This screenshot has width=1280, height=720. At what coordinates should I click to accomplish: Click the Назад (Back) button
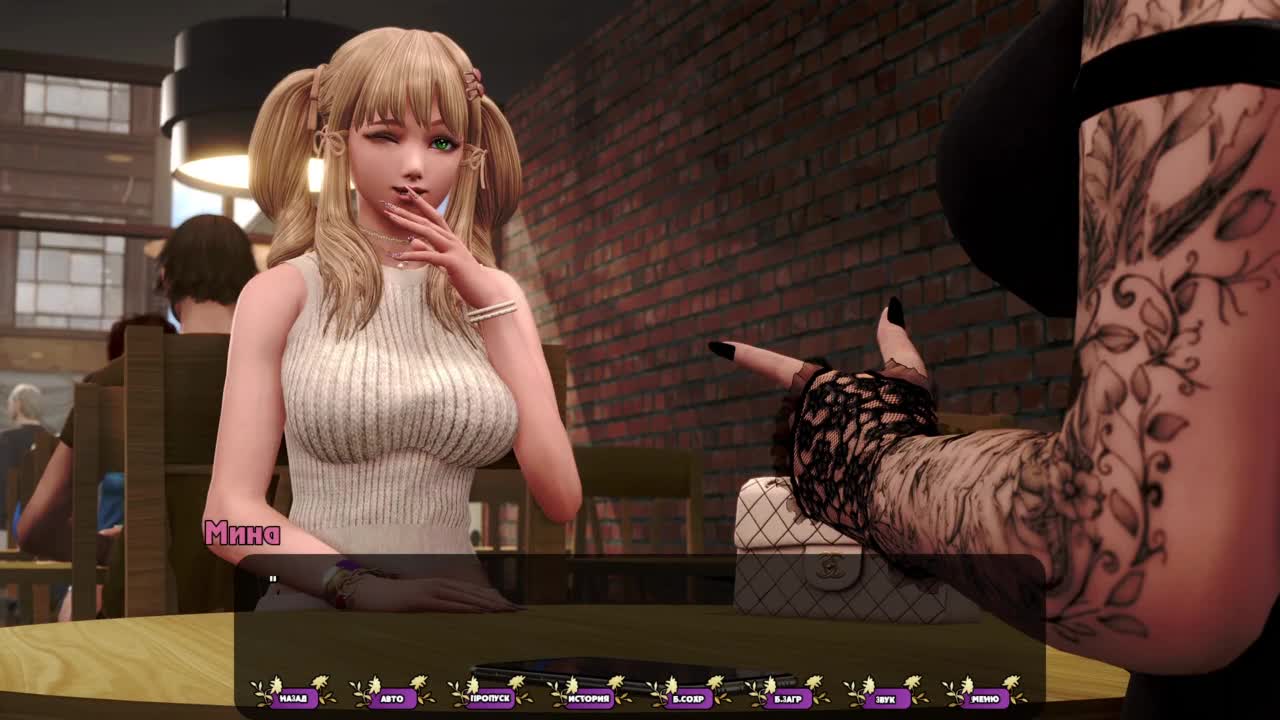(x=293, y=698)
